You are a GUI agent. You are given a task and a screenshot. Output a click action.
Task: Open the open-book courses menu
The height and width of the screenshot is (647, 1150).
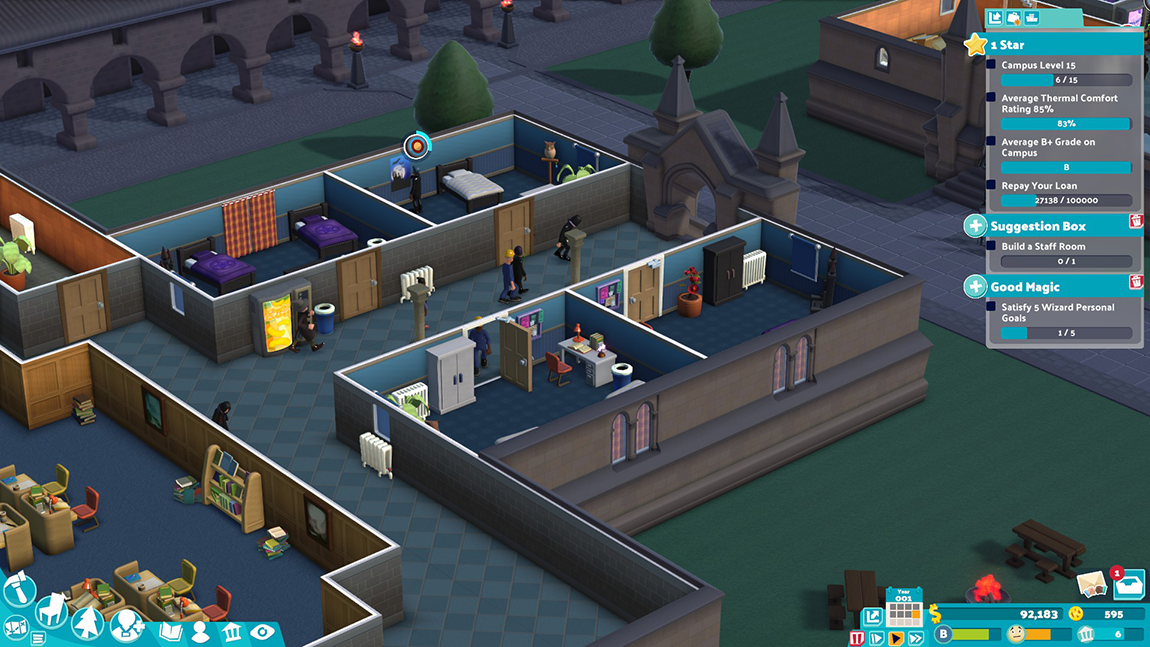[x=171, y=632]
